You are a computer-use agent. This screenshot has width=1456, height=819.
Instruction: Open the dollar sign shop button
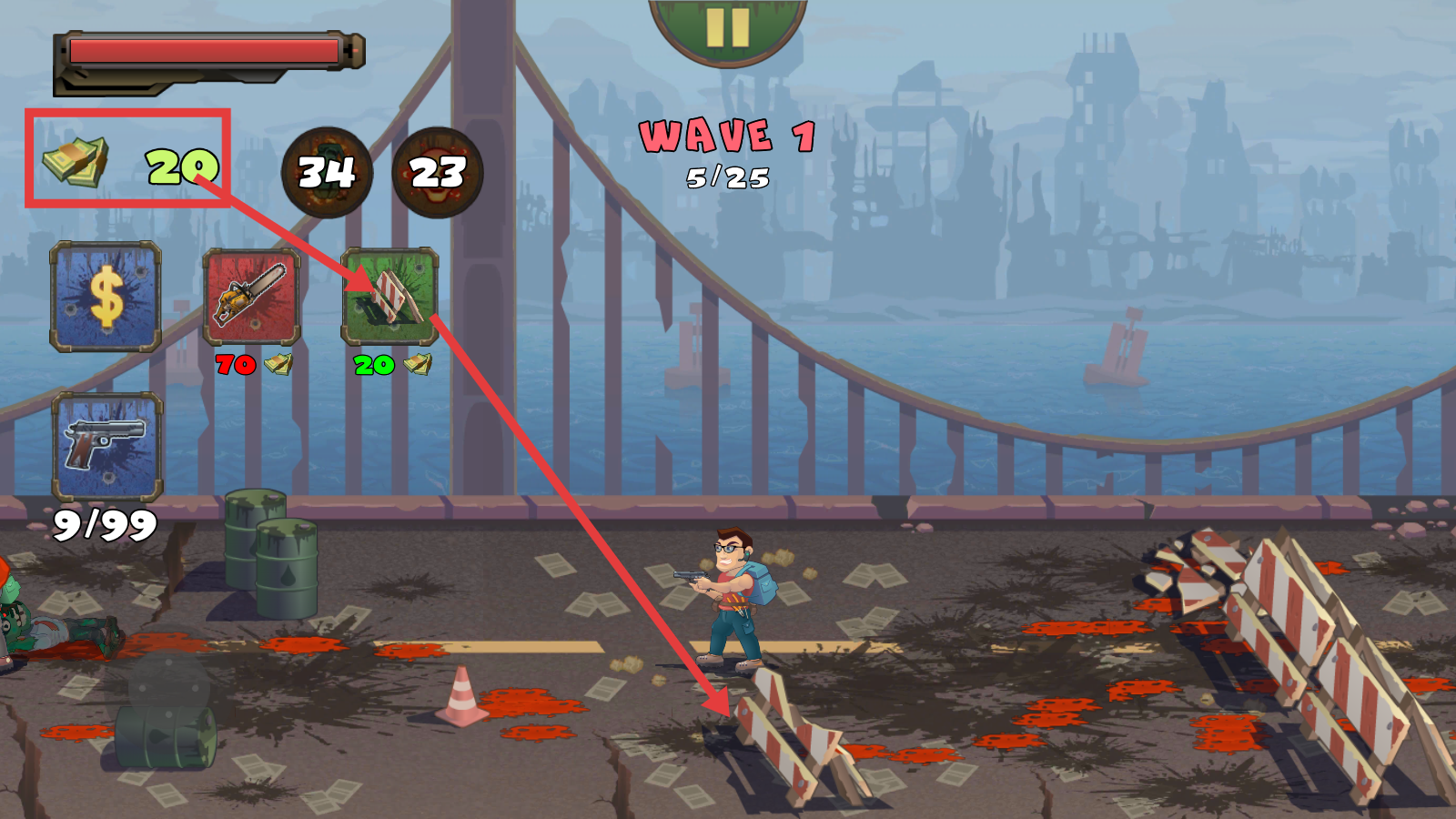[x=106, y=296]
